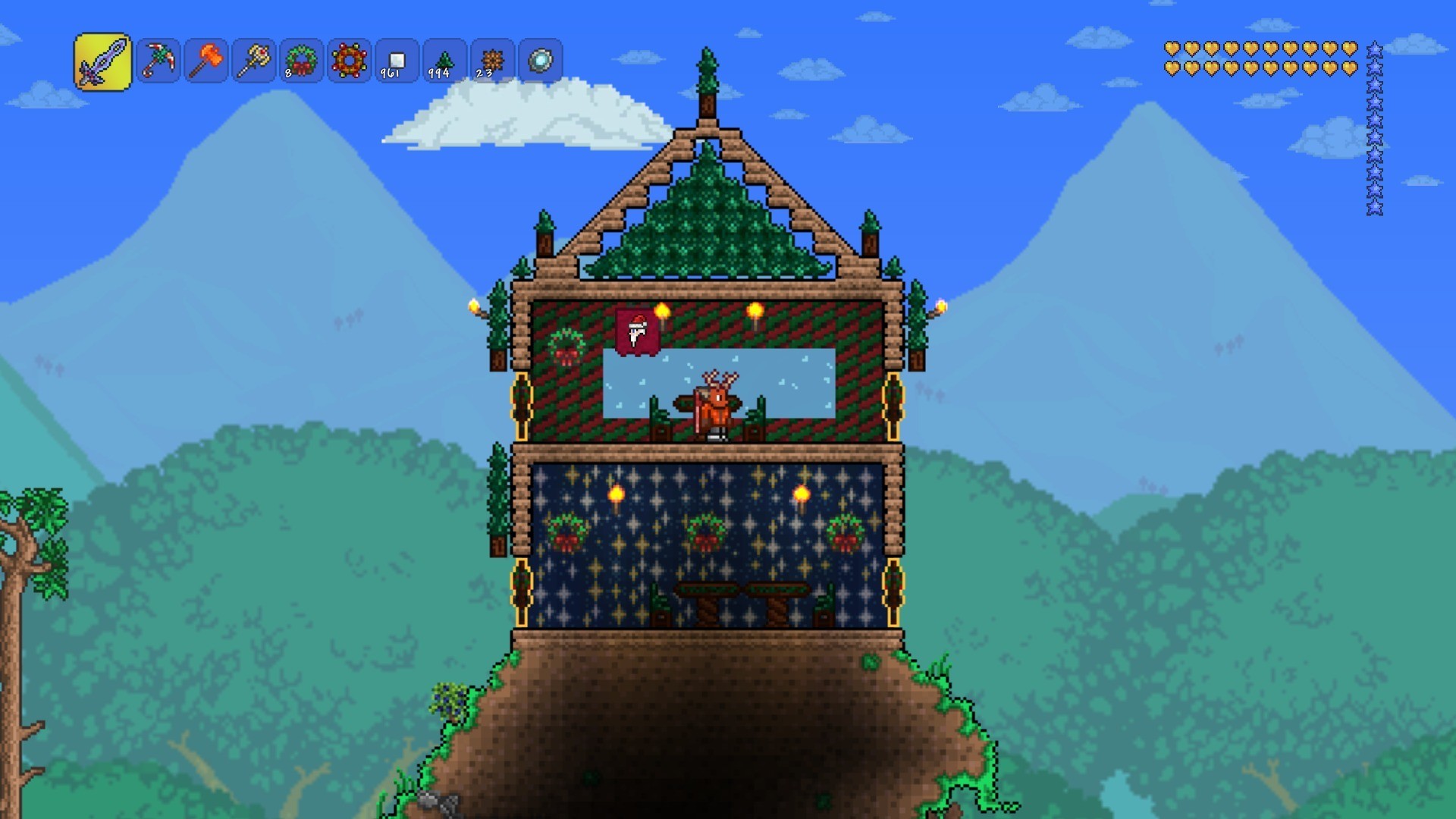Click the torch on the right roof edge
The height and width of the screenshot is (819, 1456).
[940, 306]
